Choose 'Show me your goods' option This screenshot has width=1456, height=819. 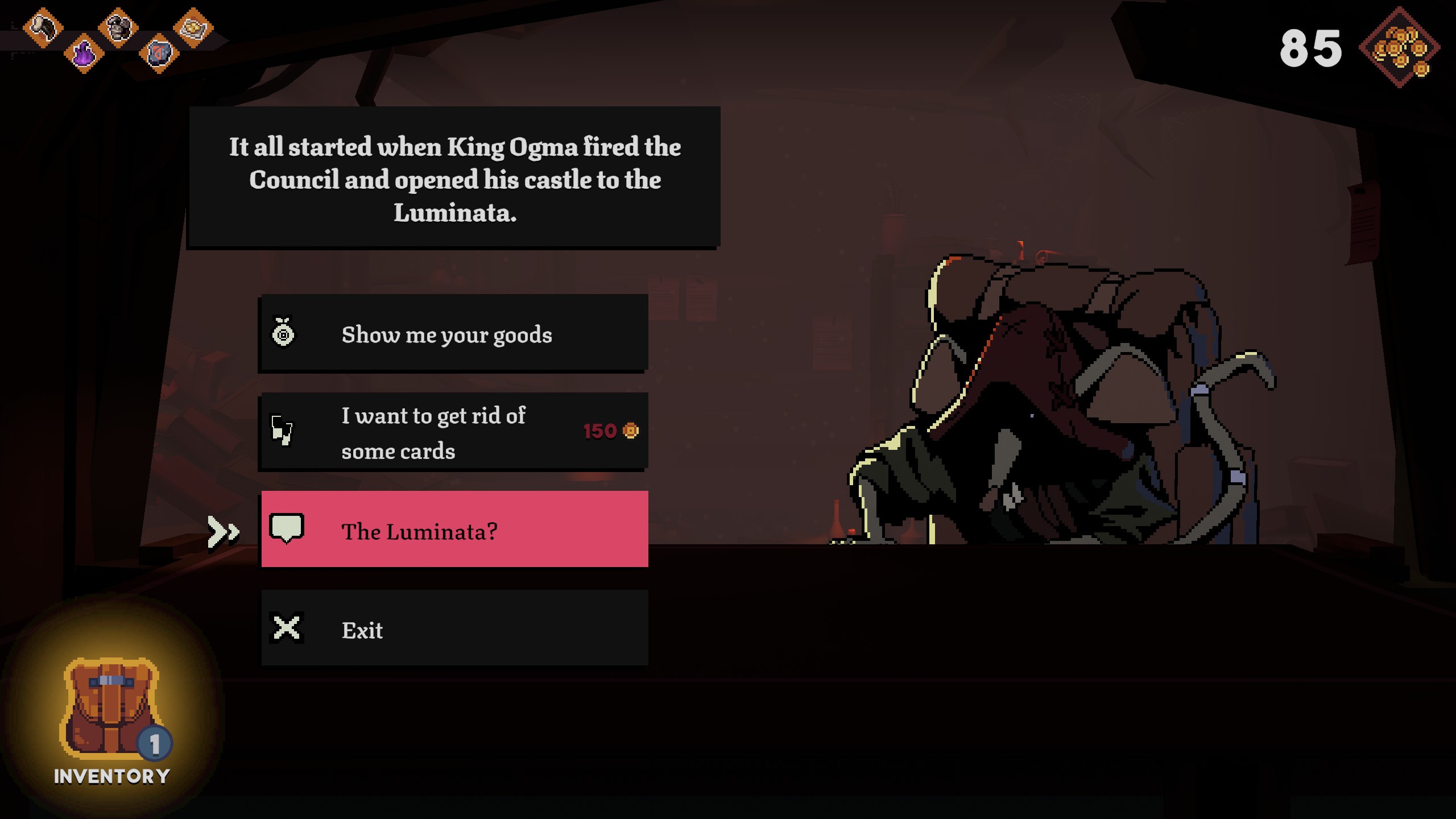coord(454,334)
